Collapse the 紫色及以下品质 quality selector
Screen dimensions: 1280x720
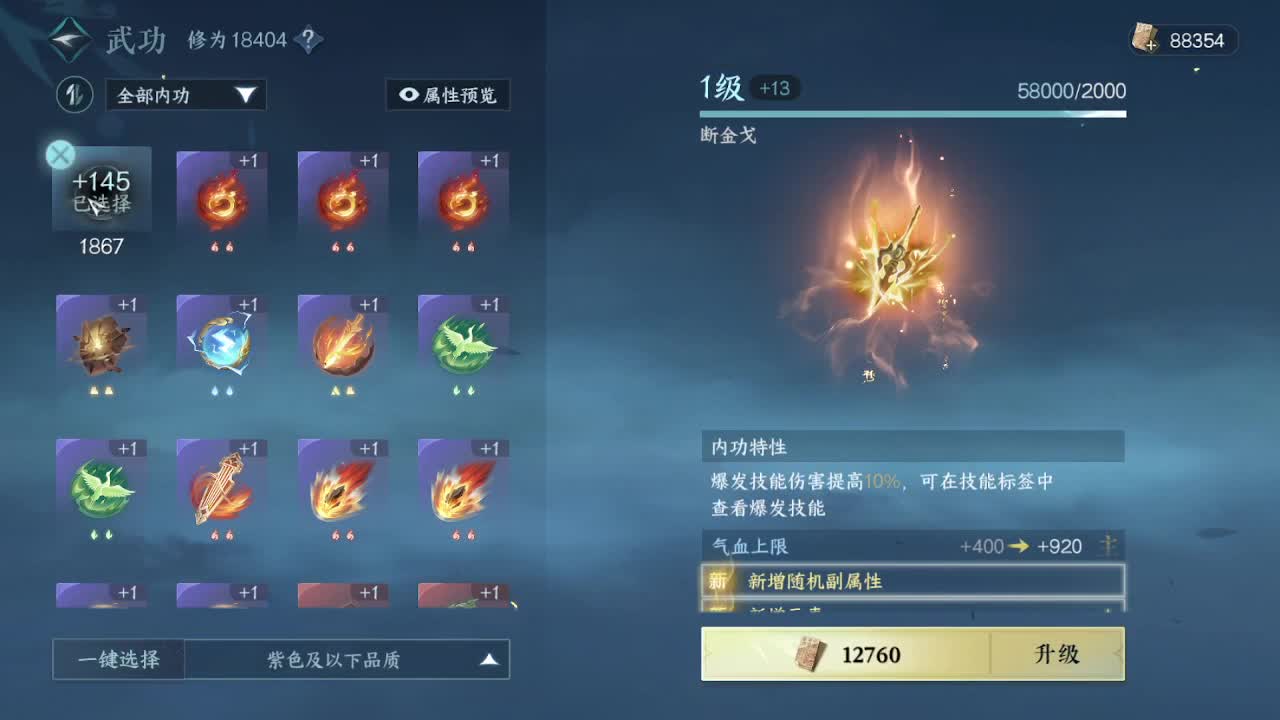pos(350,659)
